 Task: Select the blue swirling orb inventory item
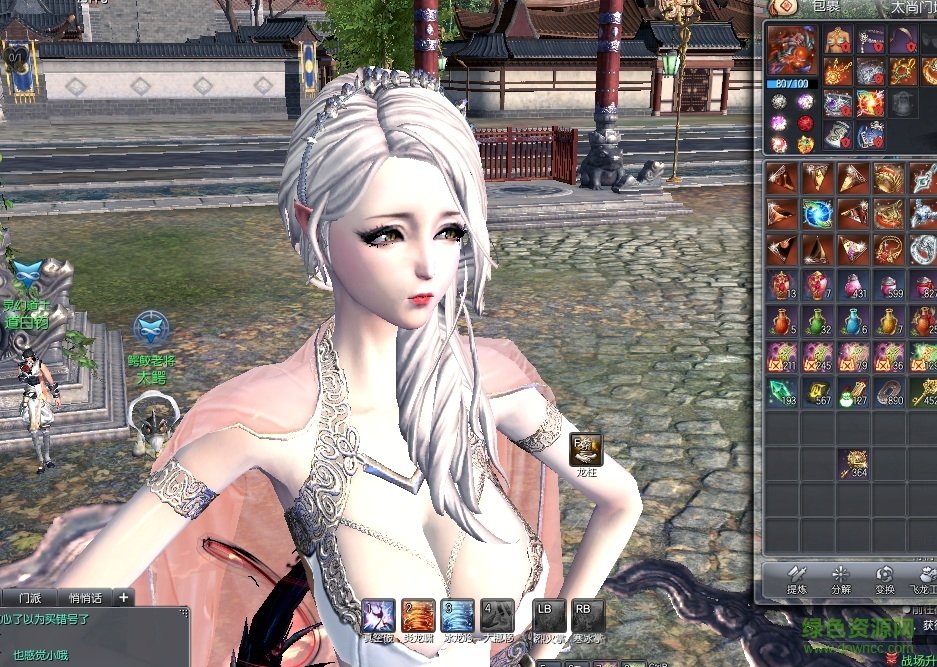tap(819, 213)
